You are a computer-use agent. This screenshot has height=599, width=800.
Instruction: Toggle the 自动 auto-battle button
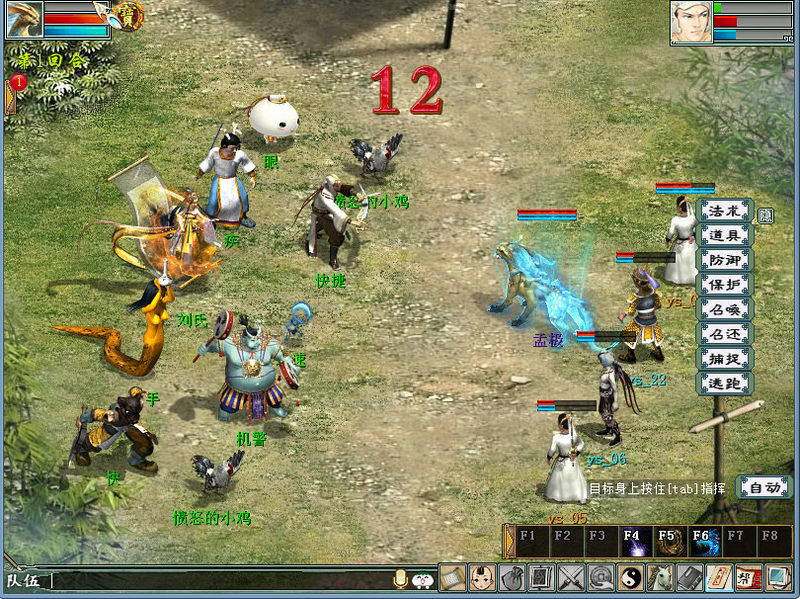coord(762,487)
